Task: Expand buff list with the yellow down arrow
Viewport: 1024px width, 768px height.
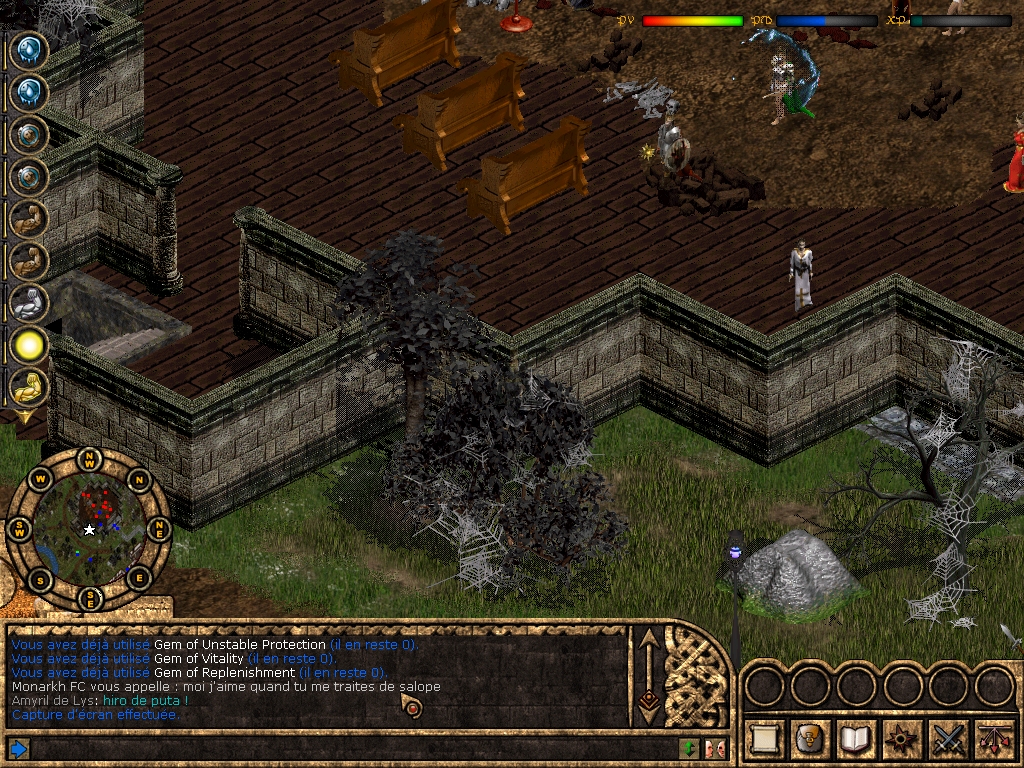Action: [22, 416]
